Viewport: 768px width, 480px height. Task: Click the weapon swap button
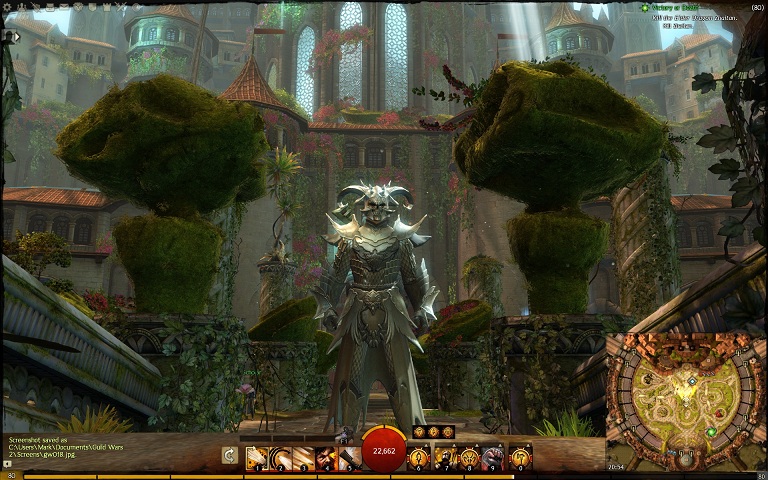pyautogui.click(x=229, y=456)
